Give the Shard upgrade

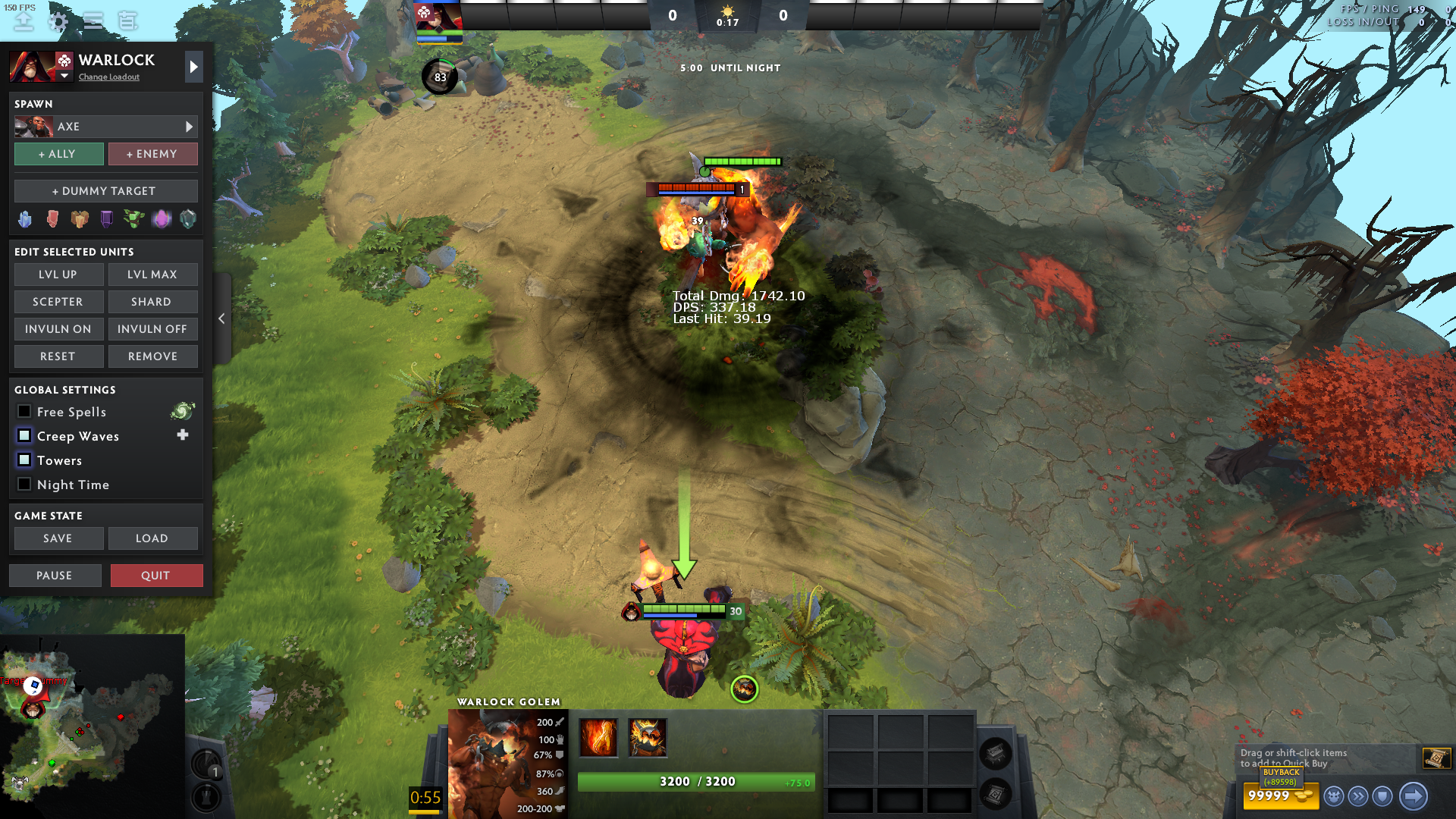click(x=152, y=302)
